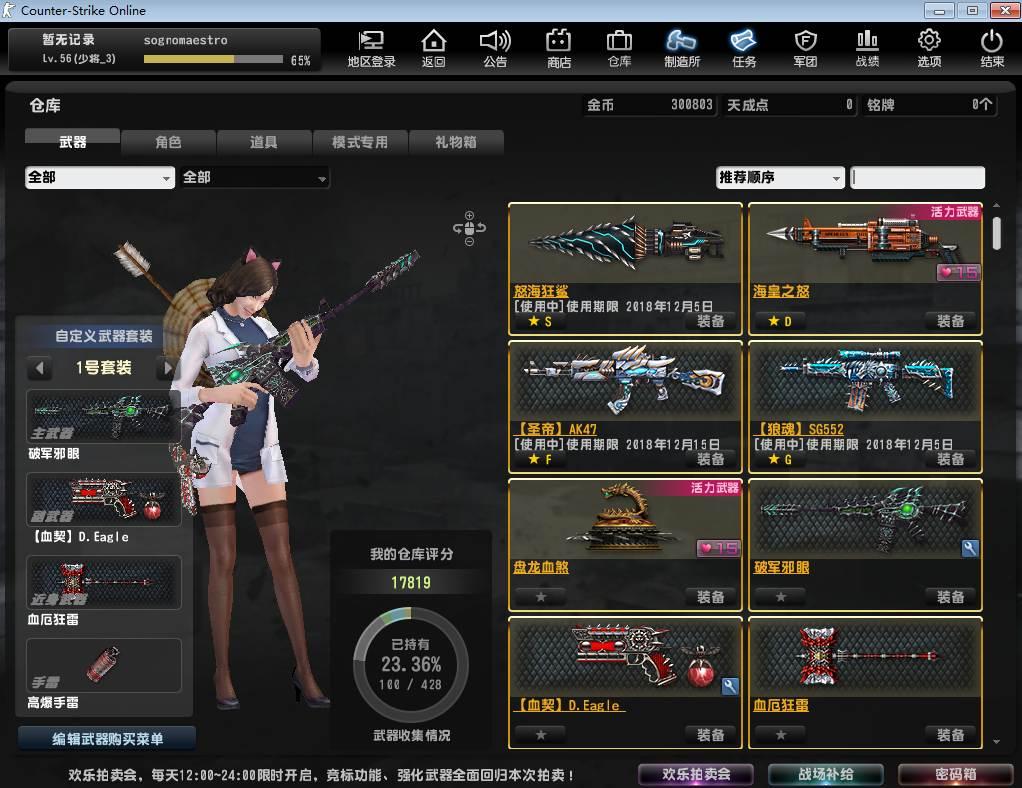Open the 编辑武器购买菜单 buy menu editor
Image resolution: width=1022 pixels, height=788 pixels.
(x=107, y=739)
